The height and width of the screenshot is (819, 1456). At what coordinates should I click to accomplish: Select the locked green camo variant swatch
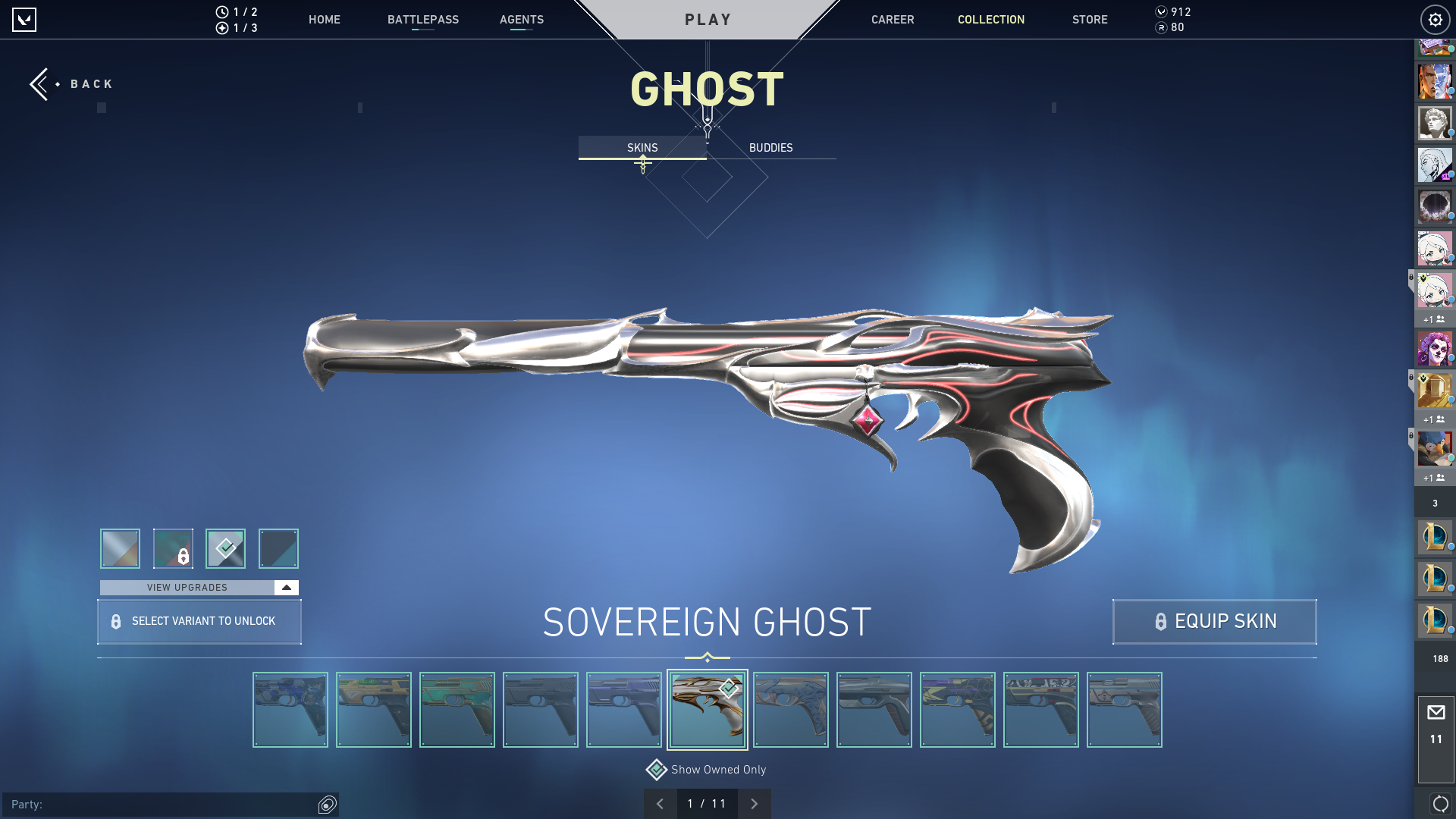pos(173,548)
